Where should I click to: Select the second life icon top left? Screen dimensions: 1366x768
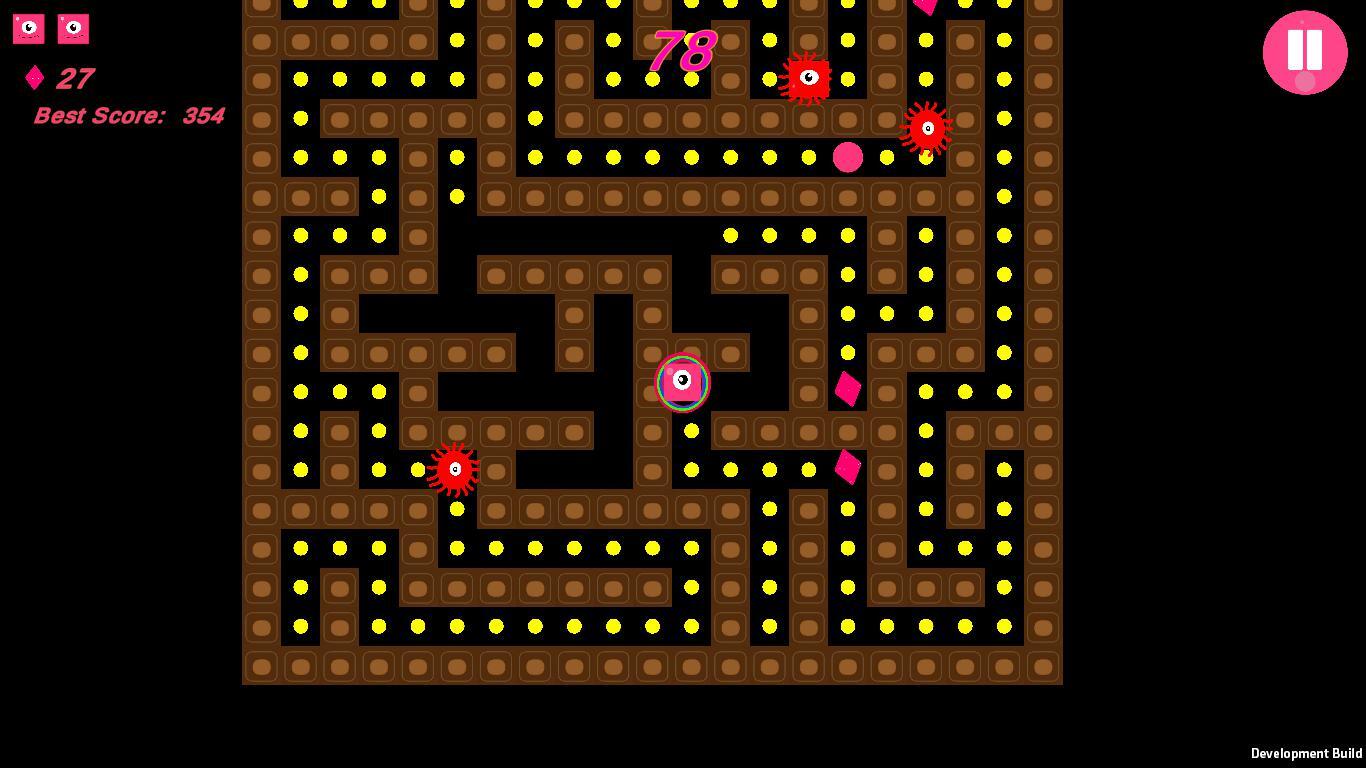click(x=74, y=29)
